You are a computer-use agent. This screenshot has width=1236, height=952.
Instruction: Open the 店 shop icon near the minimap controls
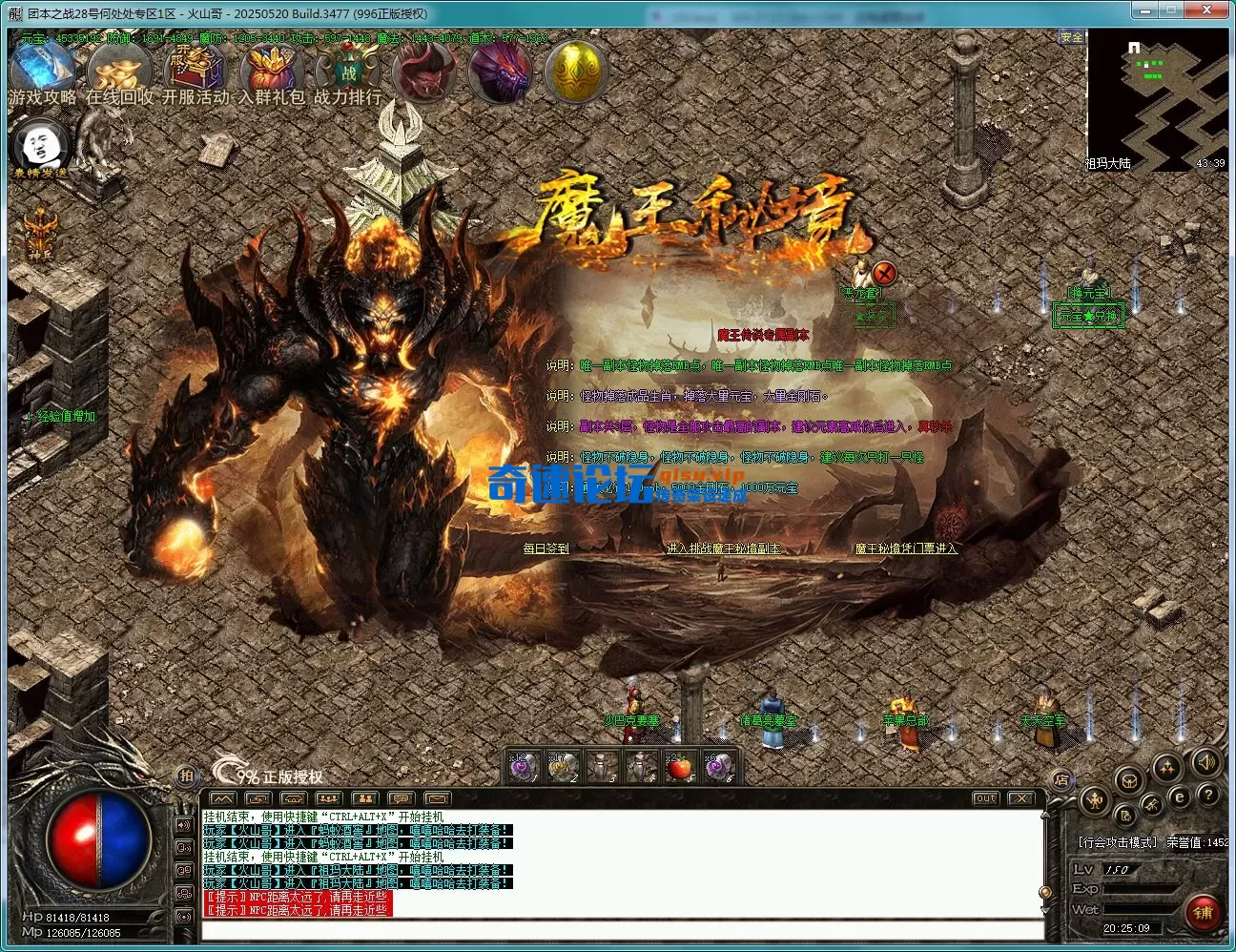tap(1063, 779)
